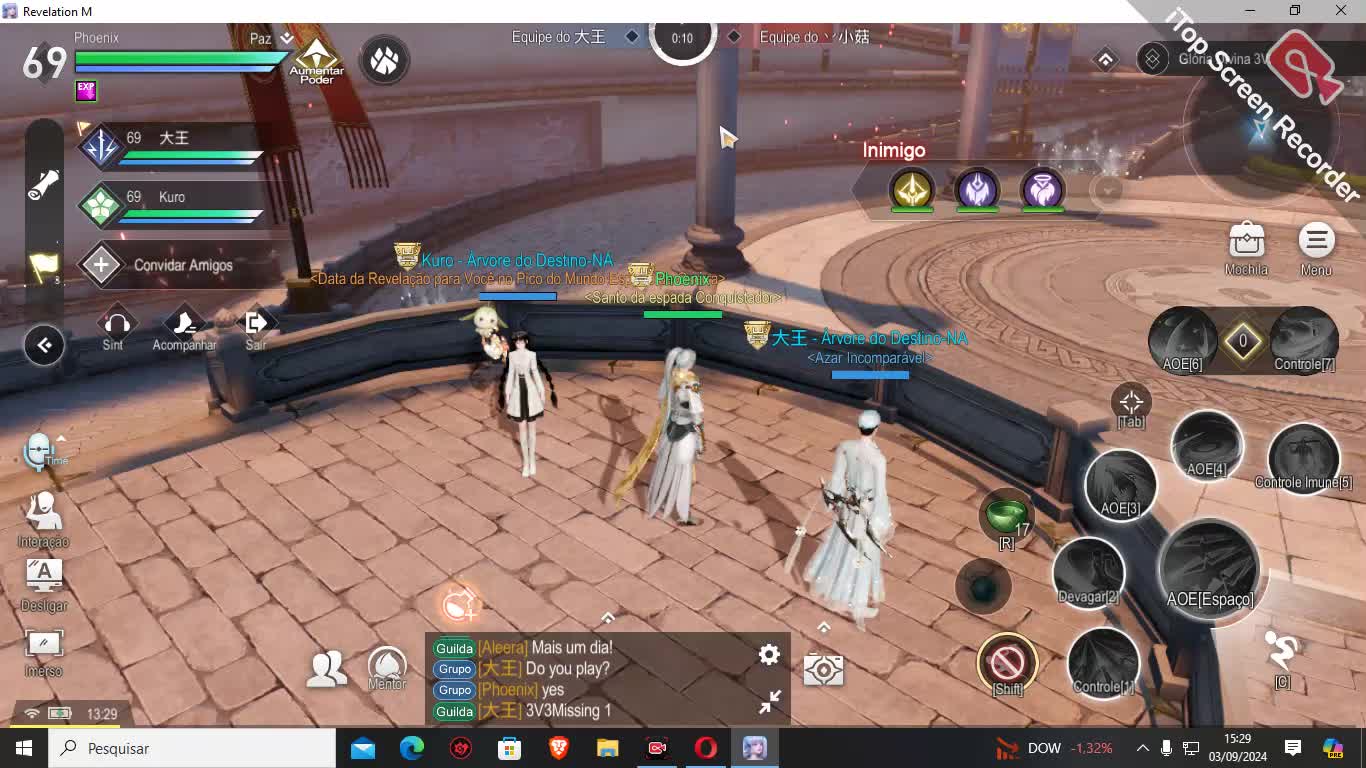
Task: Mute the Time voice microphone
Action: [x=40, y=450]
